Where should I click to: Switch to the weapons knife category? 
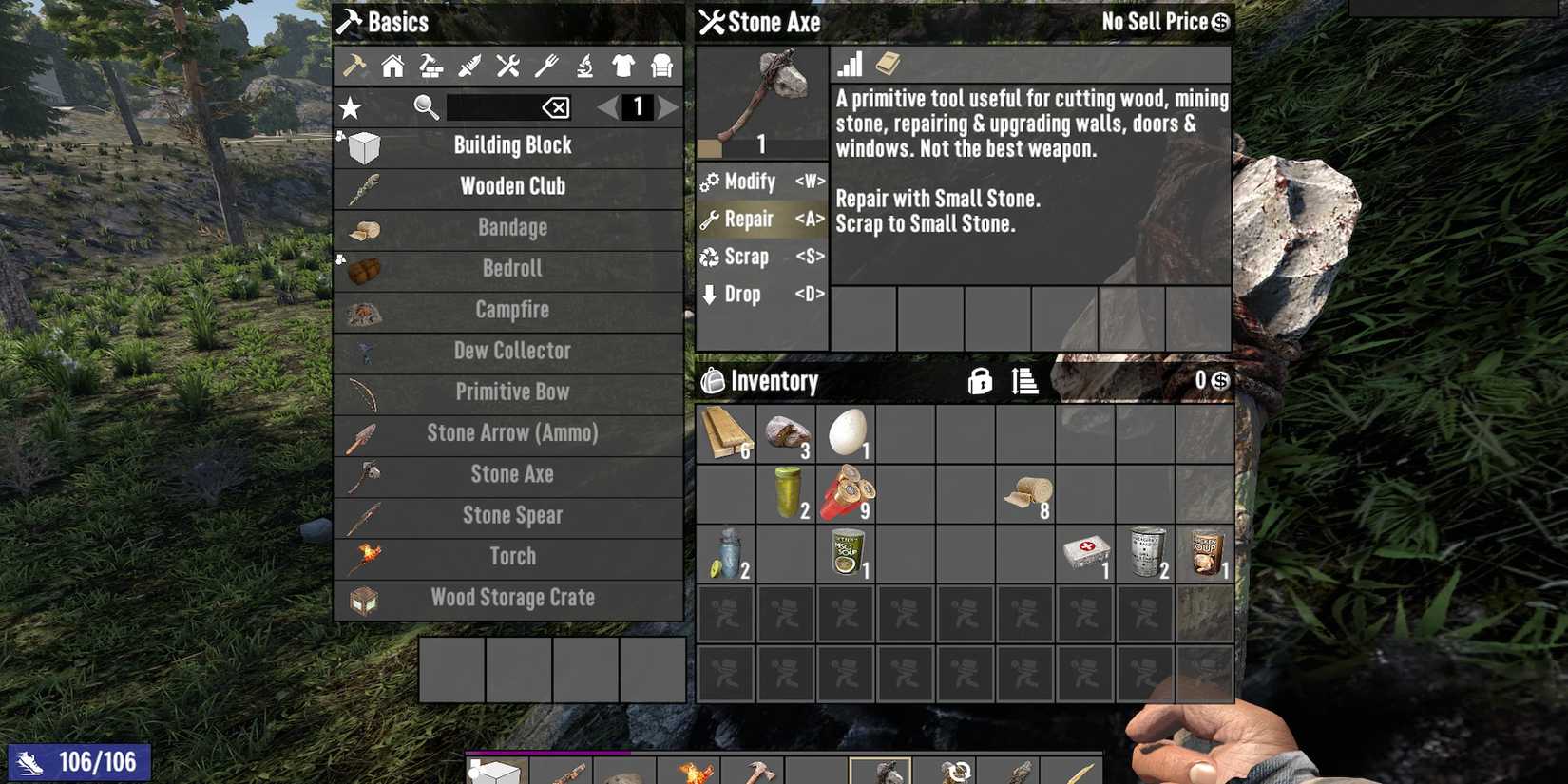[469, 65]
